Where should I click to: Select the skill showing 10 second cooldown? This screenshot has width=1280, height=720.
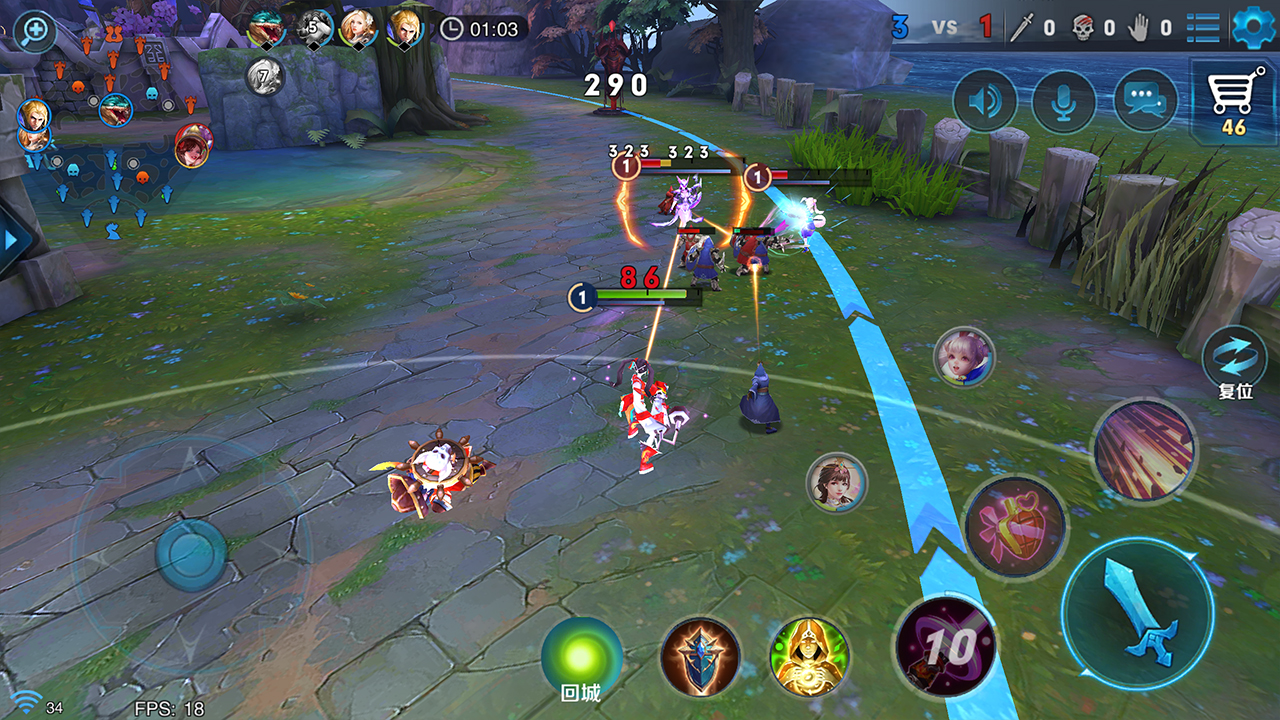click(x=945, y=646)
